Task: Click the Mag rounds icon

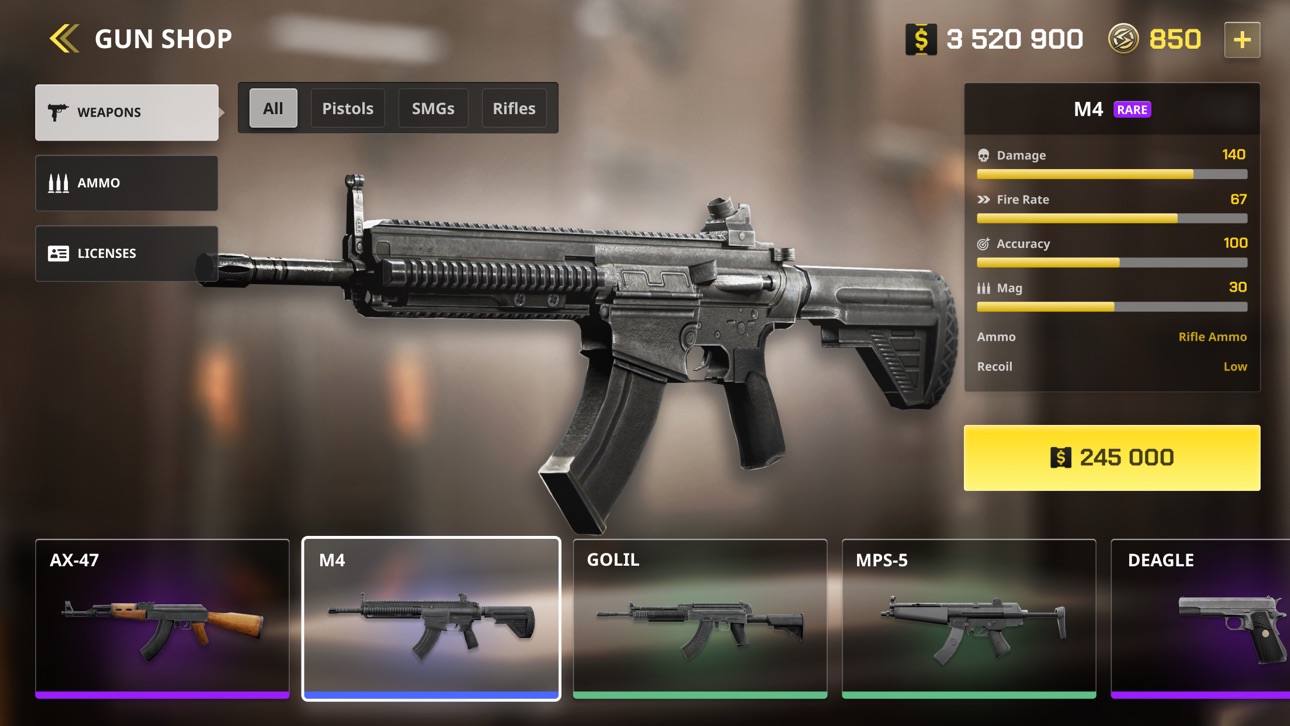Action: coord(983,288)
